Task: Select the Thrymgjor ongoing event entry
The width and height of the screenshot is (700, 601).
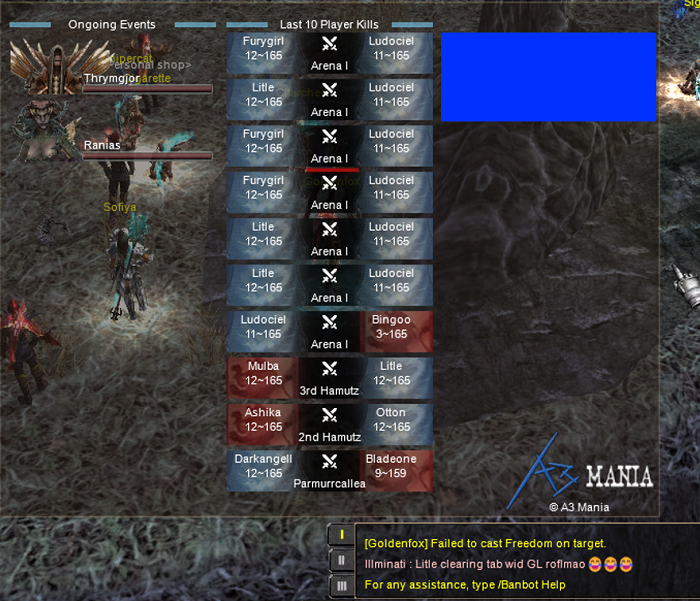Action: [x=112, y=78]
